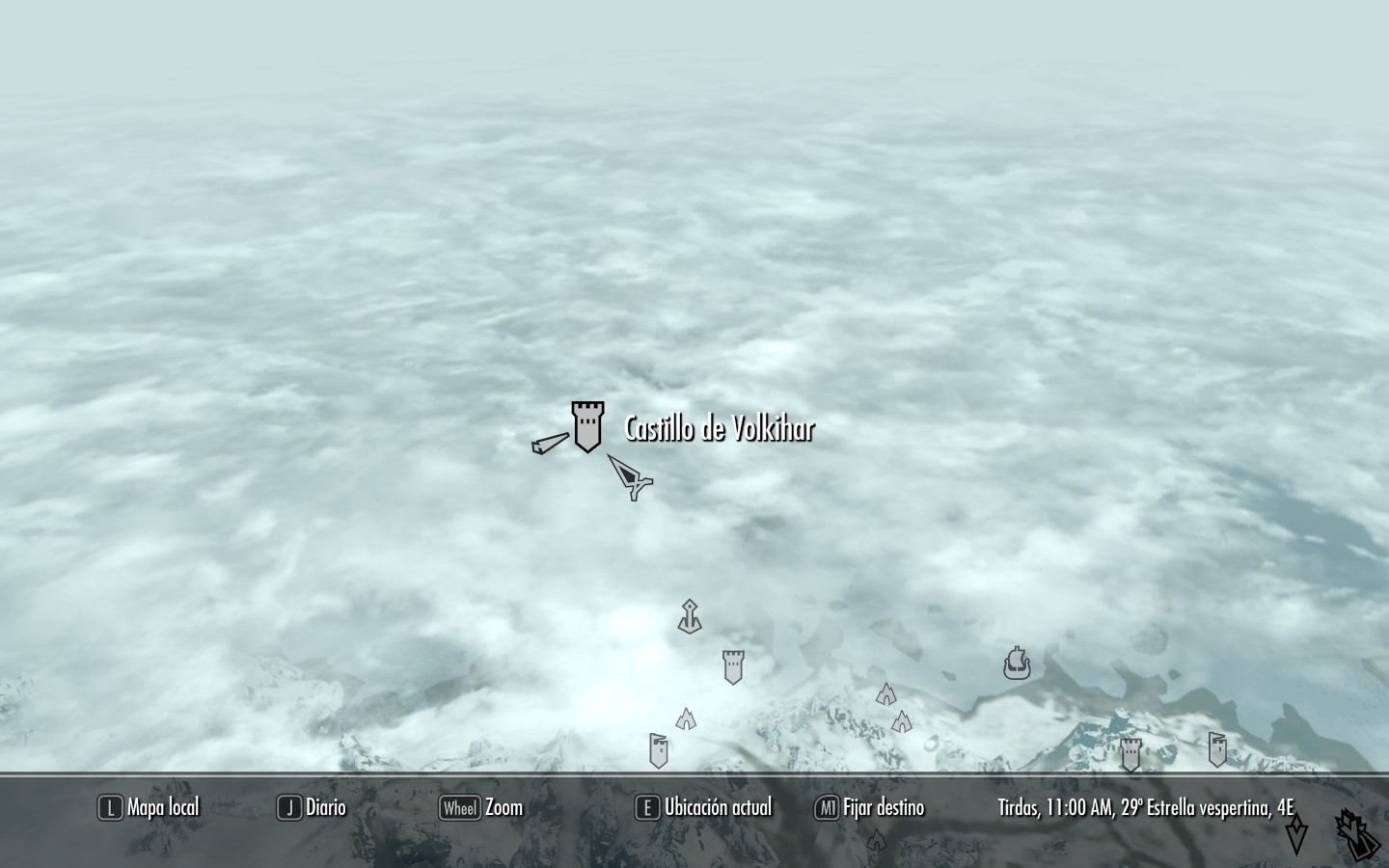Click the player location arrow marker
The height and width of the screenshot is (868, 1389).
[628, 476]
